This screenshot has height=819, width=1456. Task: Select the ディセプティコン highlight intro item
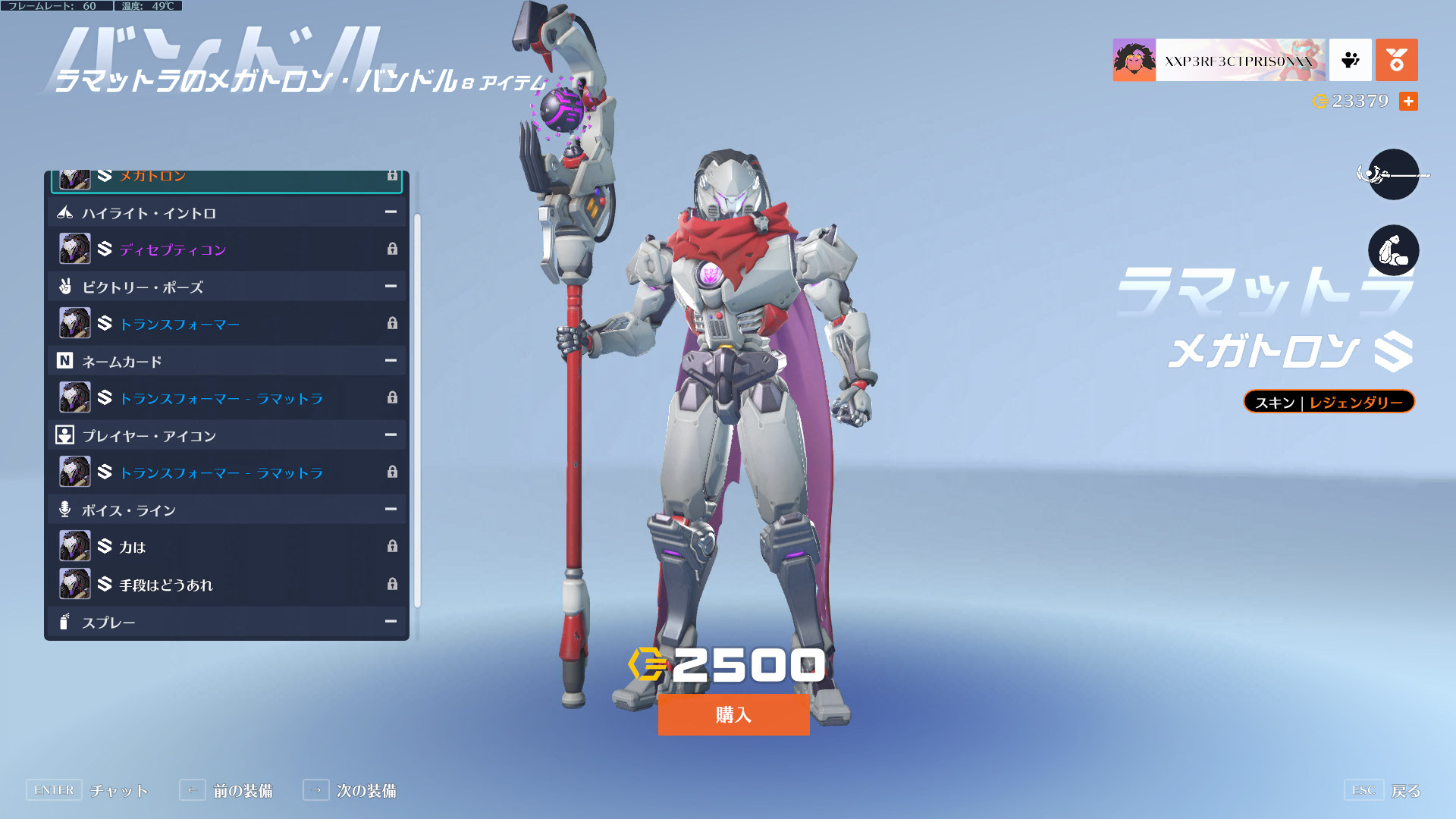coord(226,249)
